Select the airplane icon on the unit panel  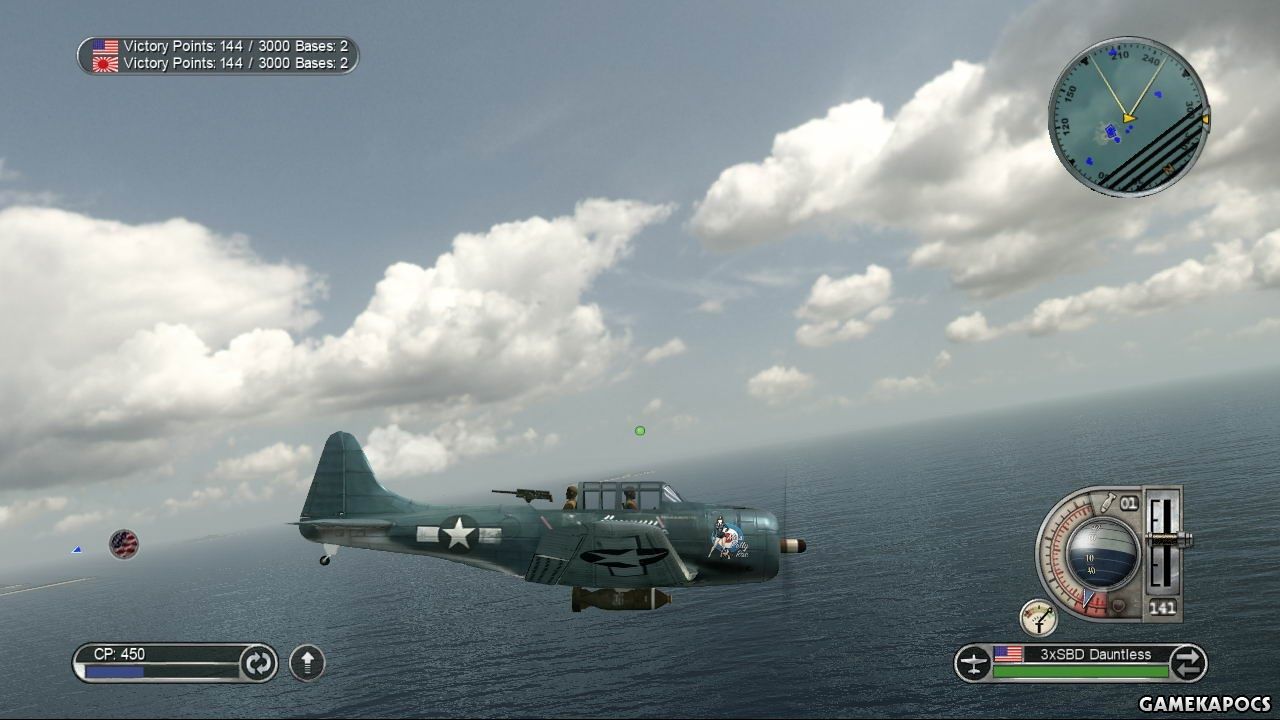click(973, 663)
